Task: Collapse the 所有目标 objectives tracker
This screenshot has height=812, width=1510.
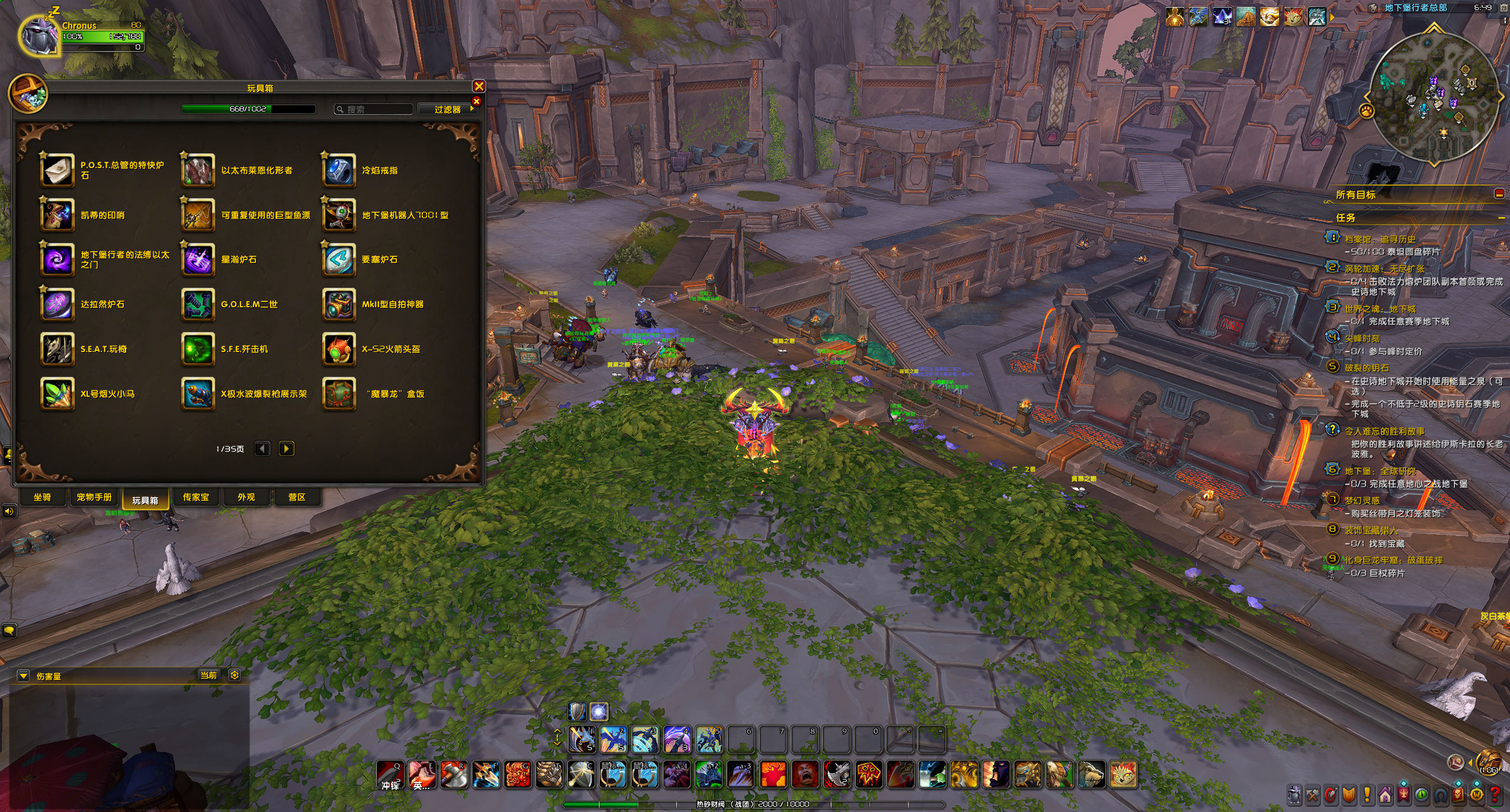Action: coord(1499,194)
